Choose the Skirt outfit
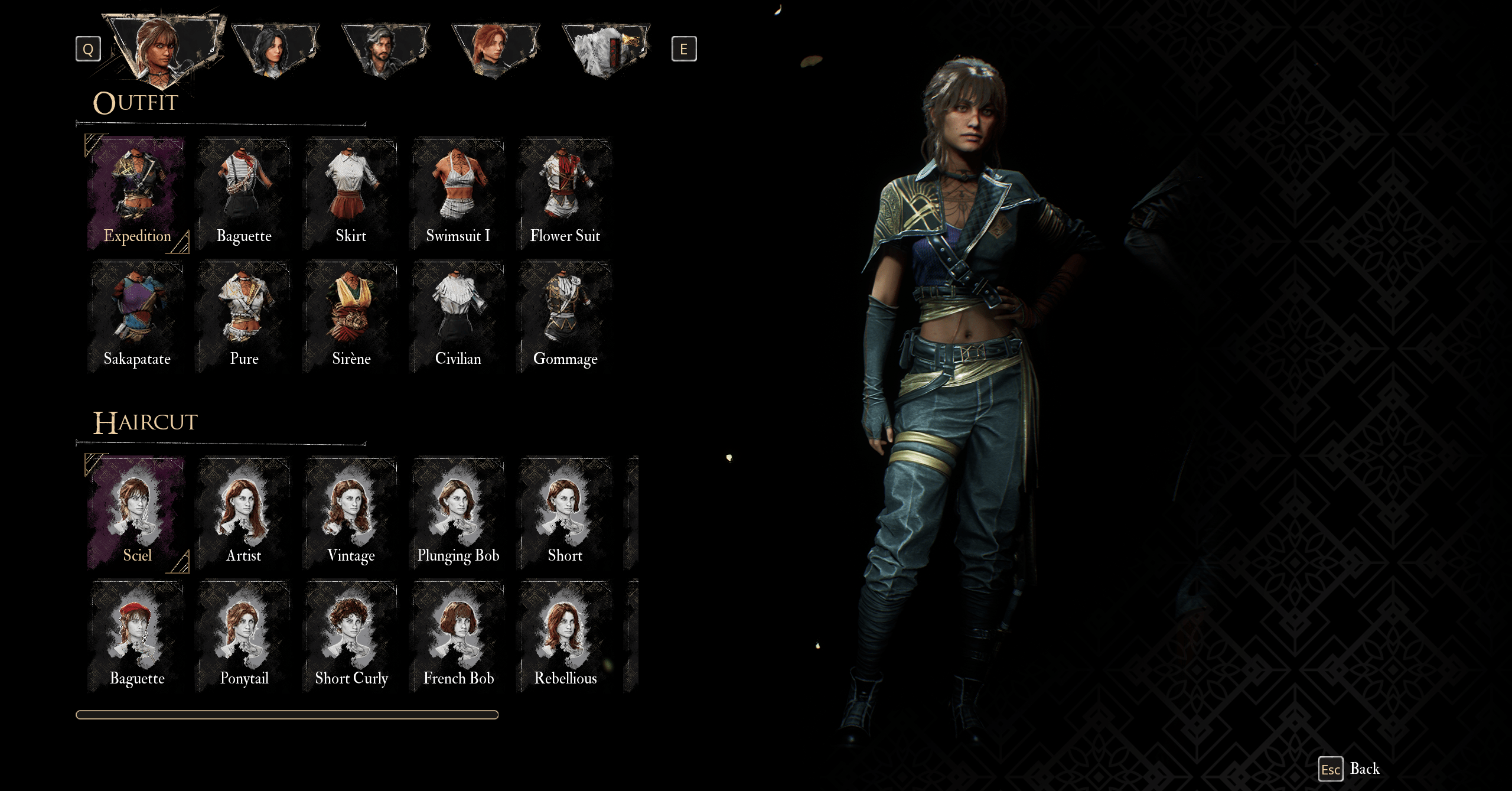1512x791 pixels. [x=351, y=194]
